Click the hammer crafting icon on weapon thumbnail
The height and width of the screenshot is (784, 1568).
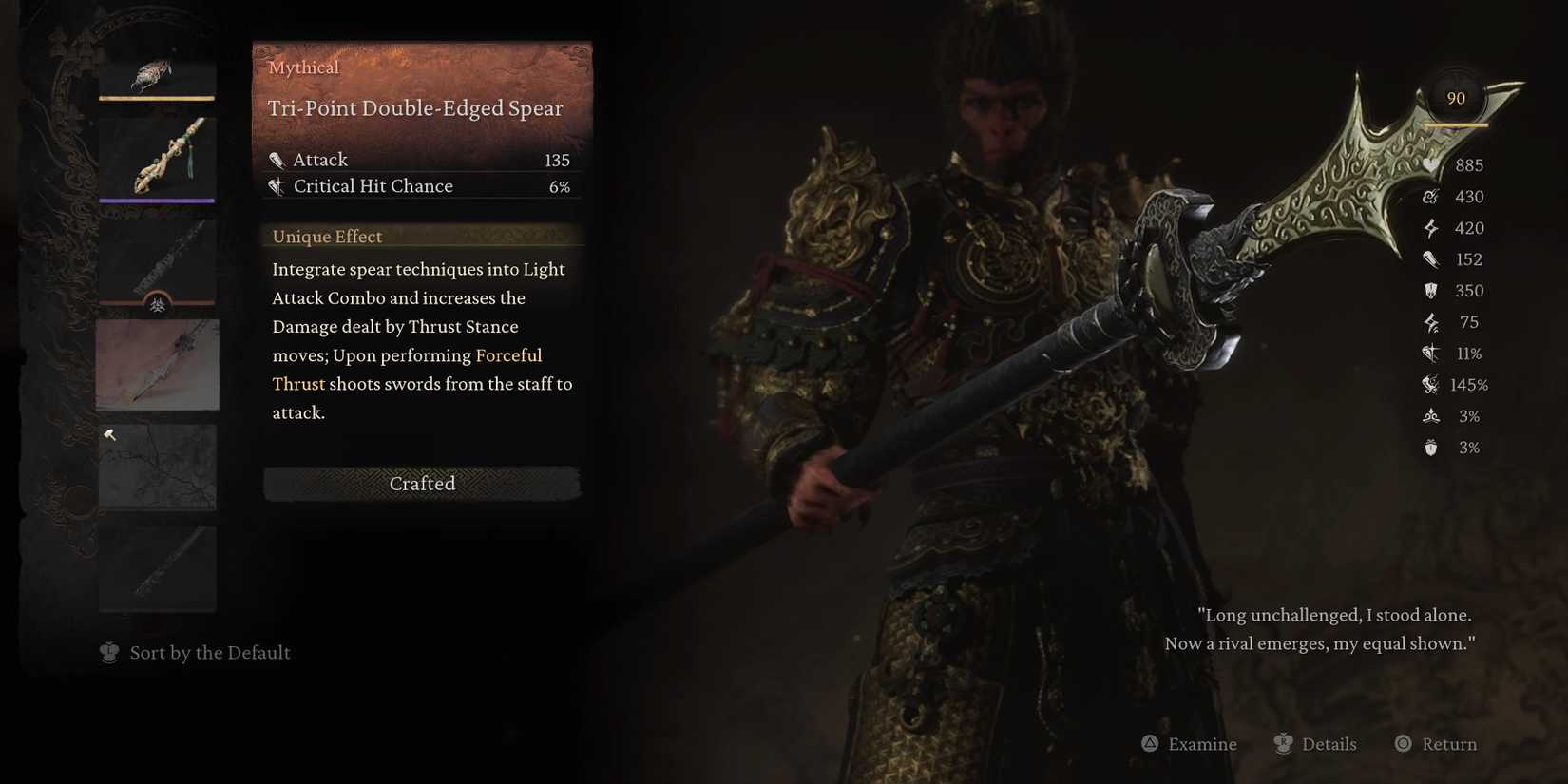(110, 434)
